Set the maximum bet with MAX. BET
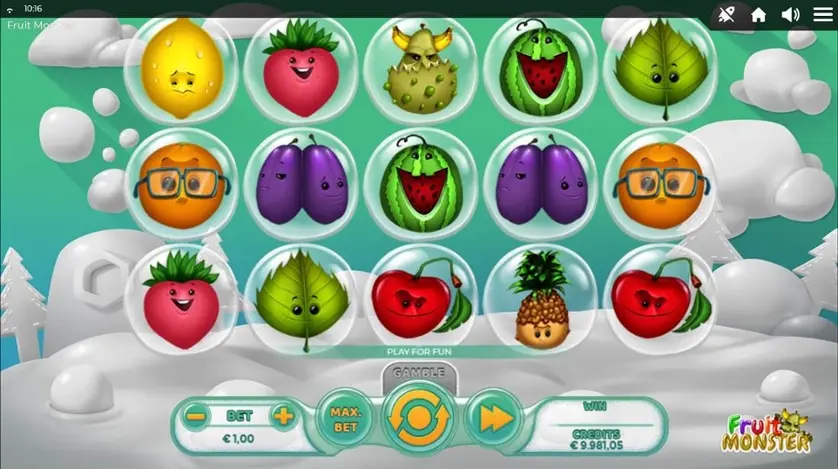838x469 pixels. tap(344, 419)
